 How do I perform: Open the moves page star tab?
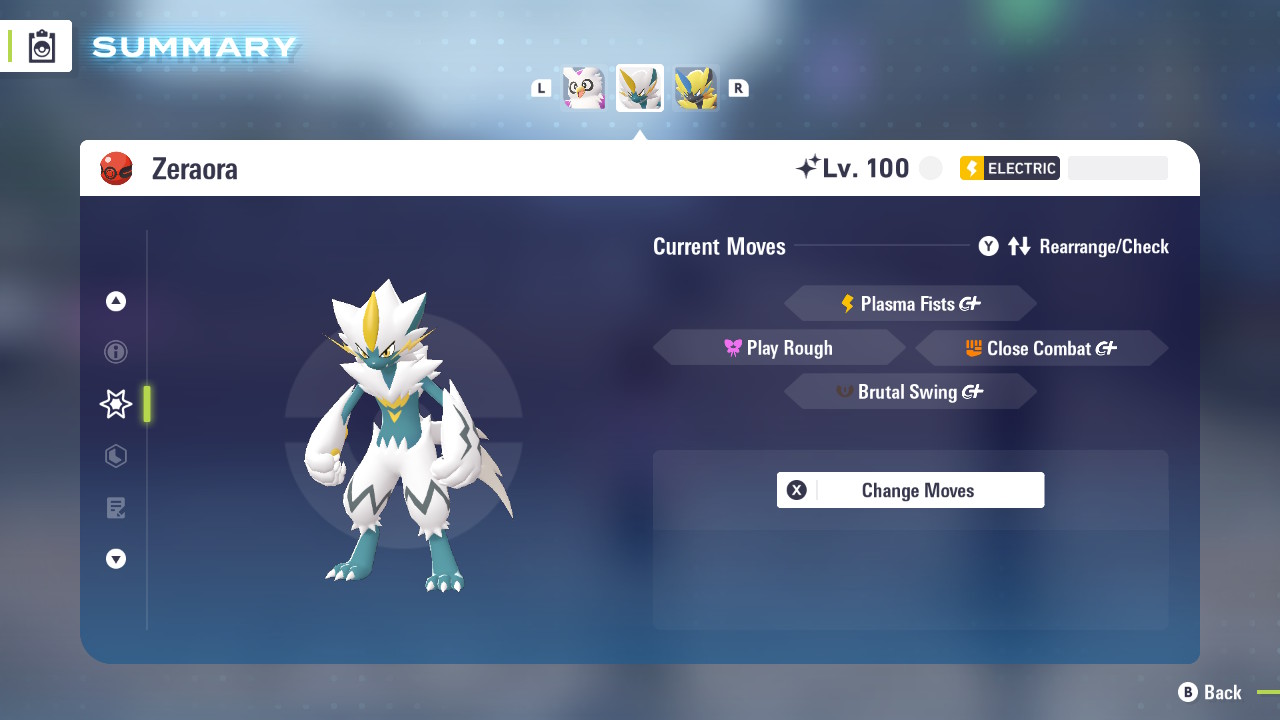(x=116, y=404)
